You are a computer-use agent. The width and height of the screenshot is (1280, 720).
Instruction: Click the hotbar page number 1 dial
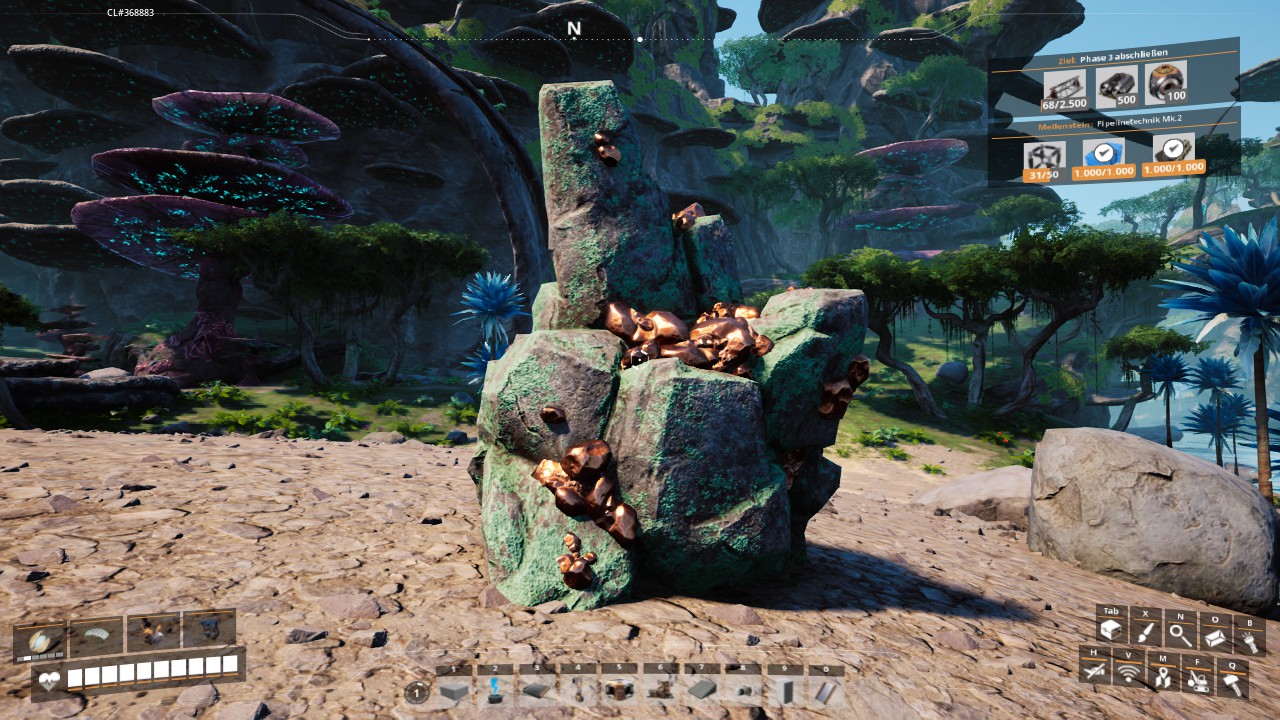click(417, 691)
